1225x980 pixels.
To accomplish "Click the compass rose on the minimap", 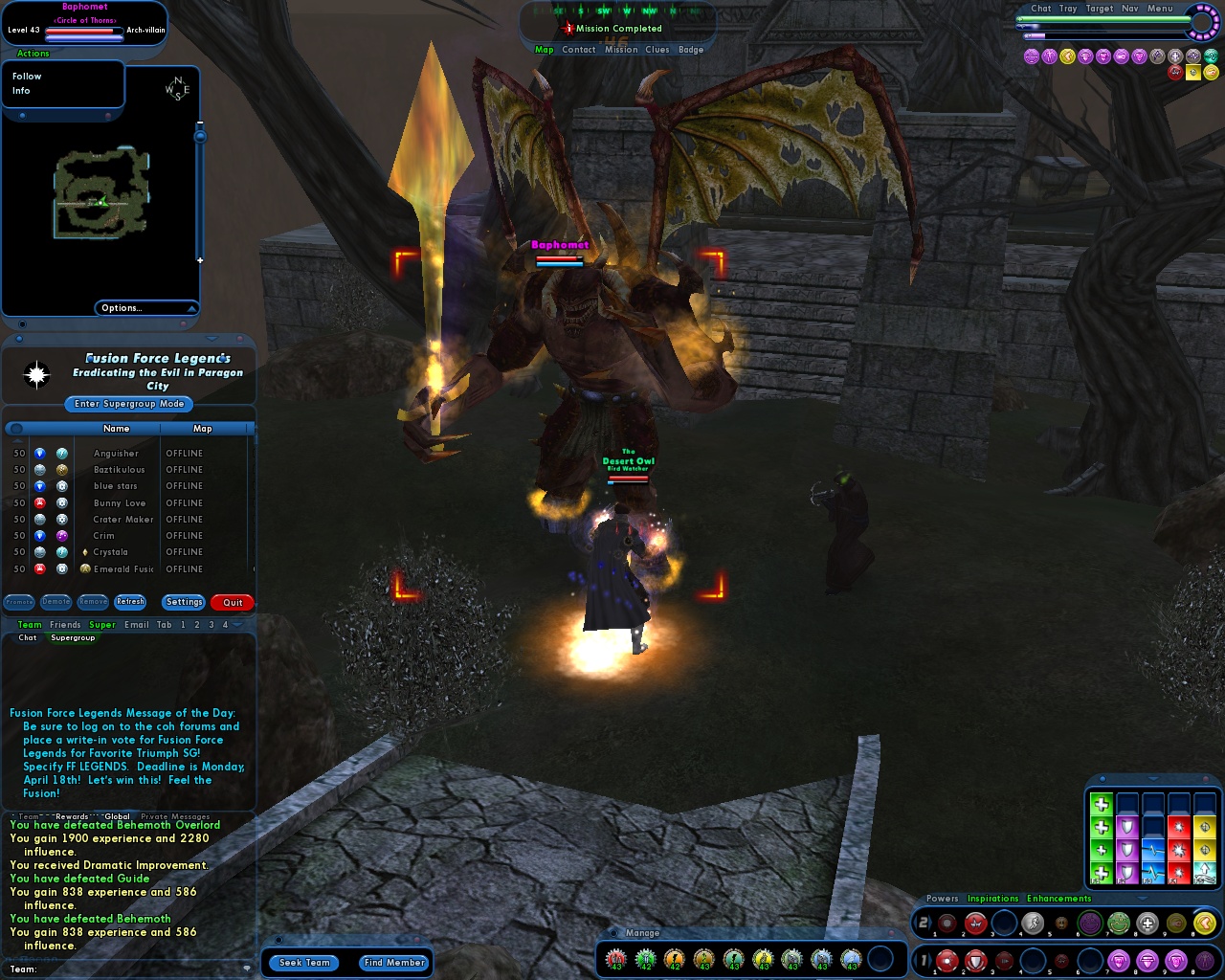I will click(178, 91).
